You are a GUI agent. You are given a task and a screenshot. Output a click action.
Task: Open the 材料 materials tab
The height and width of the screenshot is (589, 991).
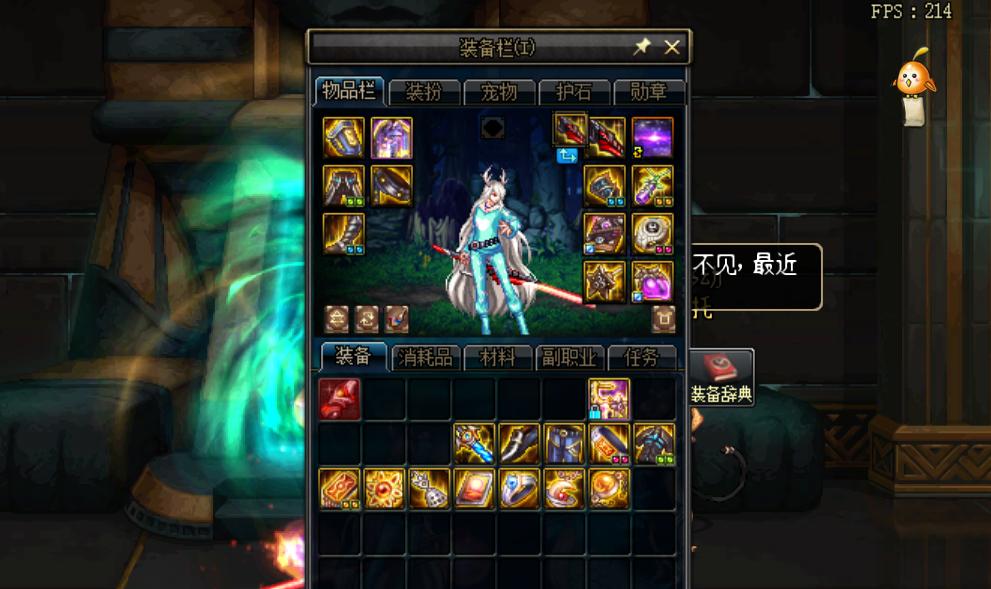tap(498, 358)
